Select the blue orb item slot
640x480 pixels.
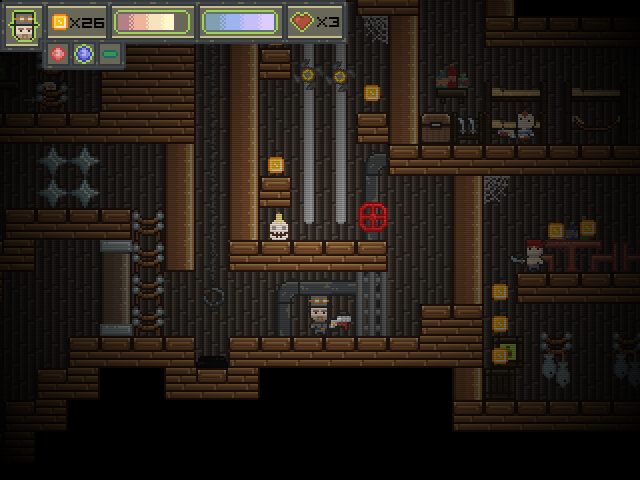tap(84, 54)
